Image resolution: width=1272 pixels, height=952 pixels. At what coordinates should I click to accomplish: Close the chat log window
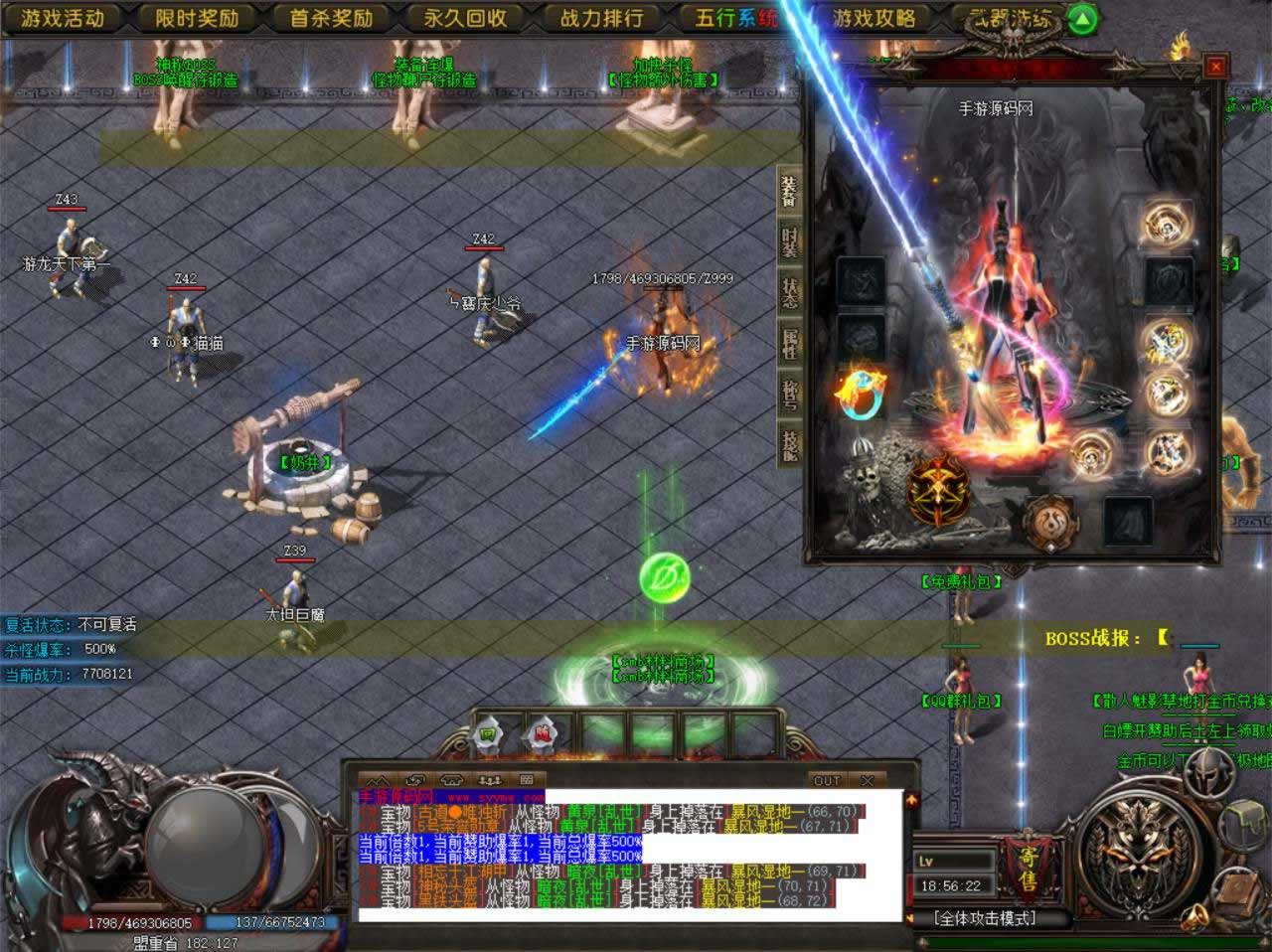tap(868, 780)
